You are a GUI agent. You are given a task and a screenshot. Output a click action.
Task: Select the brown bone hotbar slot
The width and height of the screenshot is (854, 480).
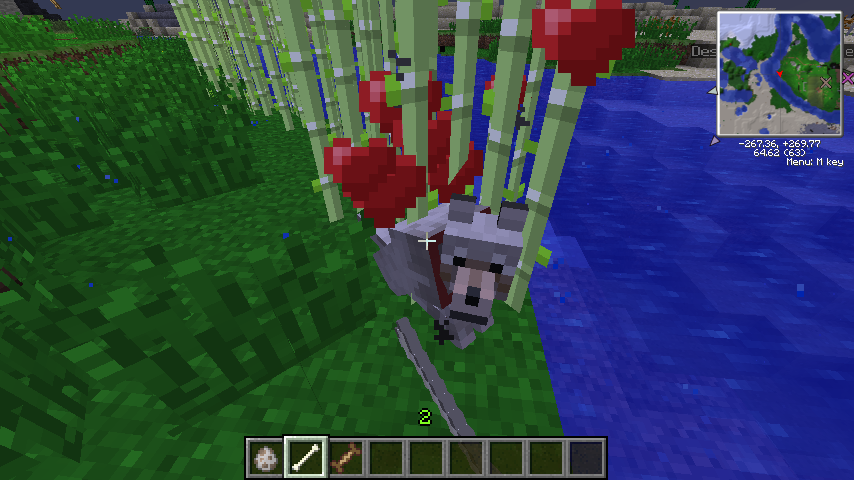coord(345,457)
